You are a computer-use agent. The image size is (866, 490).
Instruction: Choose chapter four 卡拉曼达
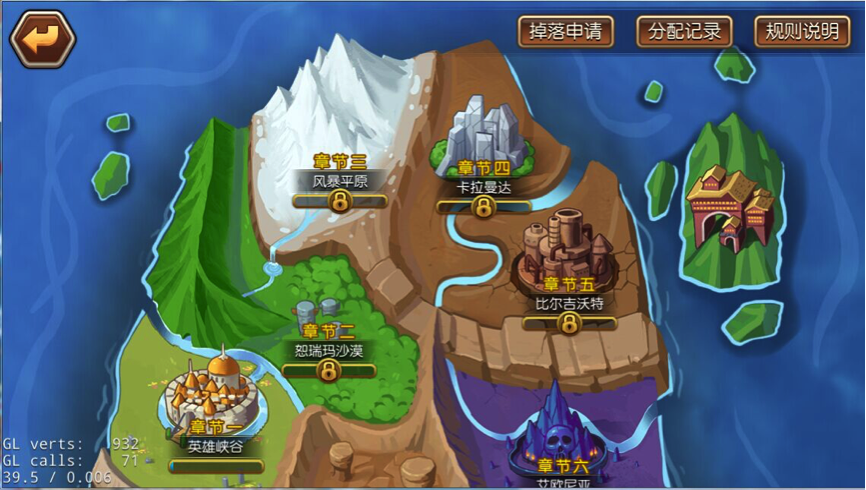(484, 160)
